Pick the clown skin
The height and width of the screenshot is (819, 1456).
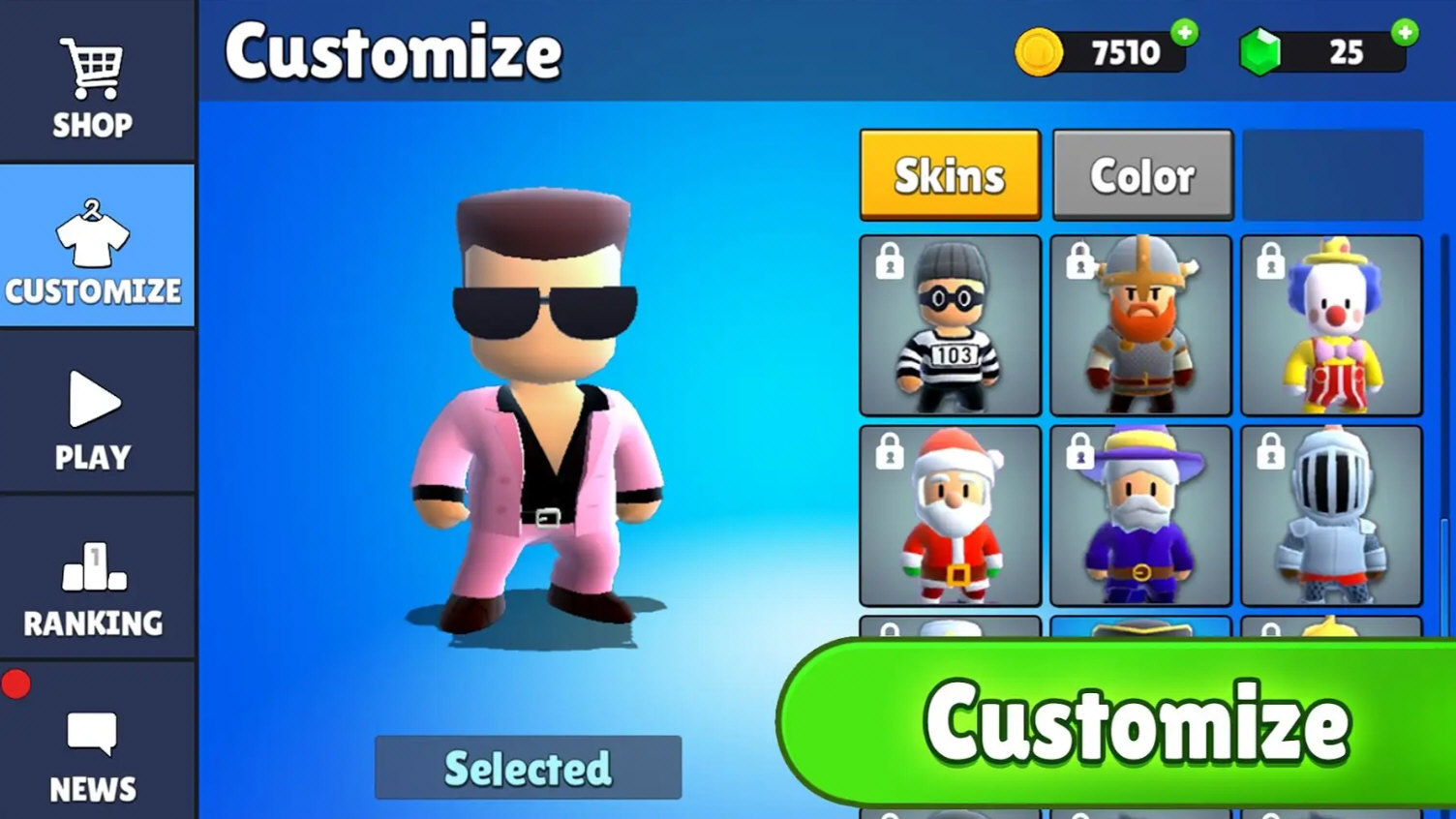1331,325
